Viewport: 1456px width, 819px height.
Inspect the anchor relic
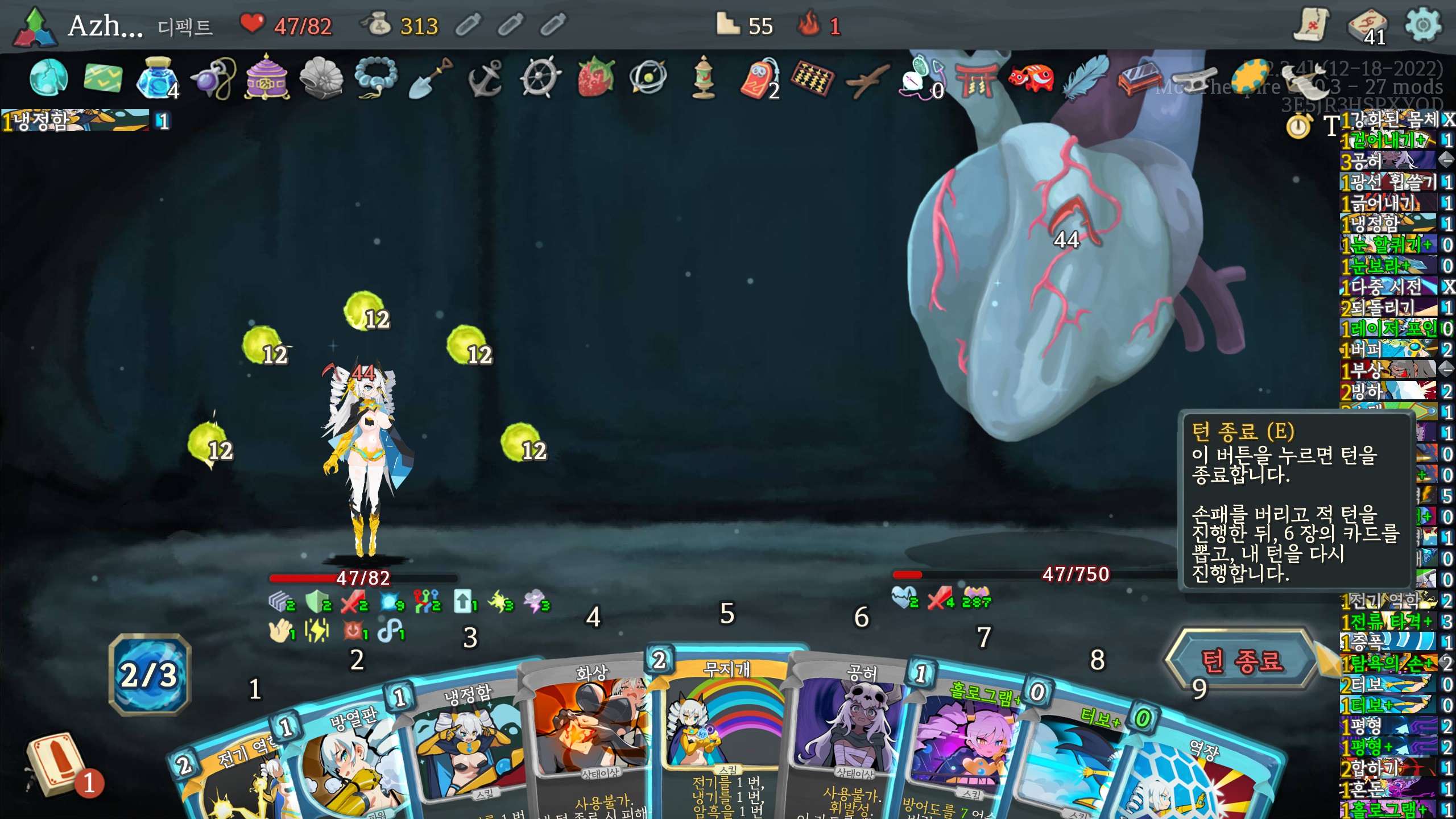[485, 78]
